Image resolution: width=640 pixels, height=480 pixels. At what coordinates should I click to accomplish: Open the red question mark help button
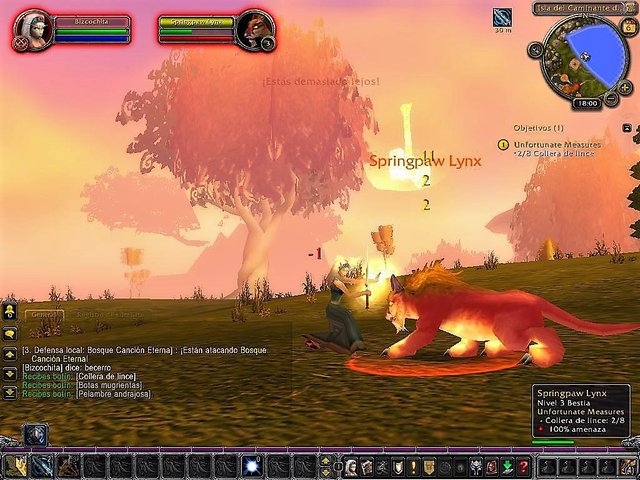coord(523,467)
